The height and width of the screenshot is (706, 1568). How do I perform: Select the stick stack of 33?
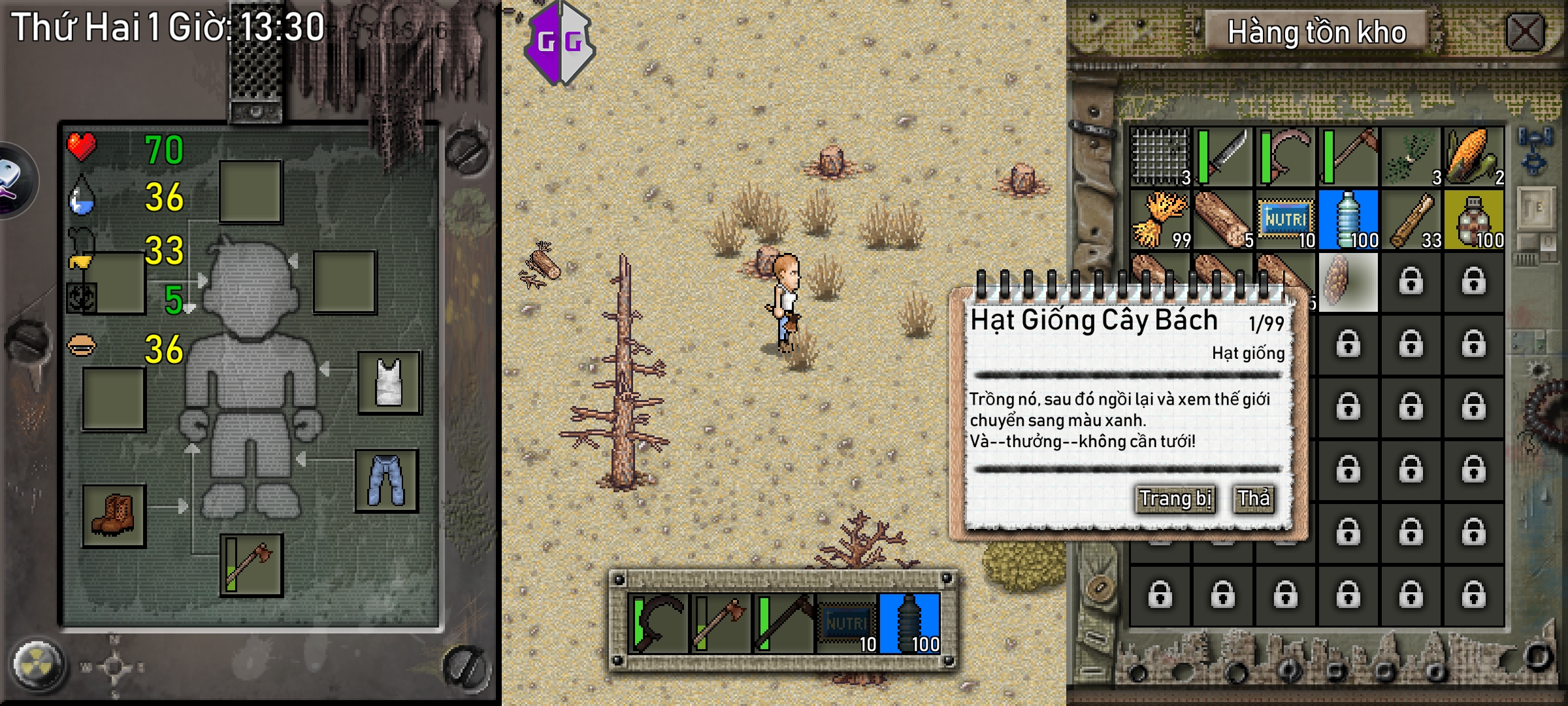click(x=1411, y=220)
